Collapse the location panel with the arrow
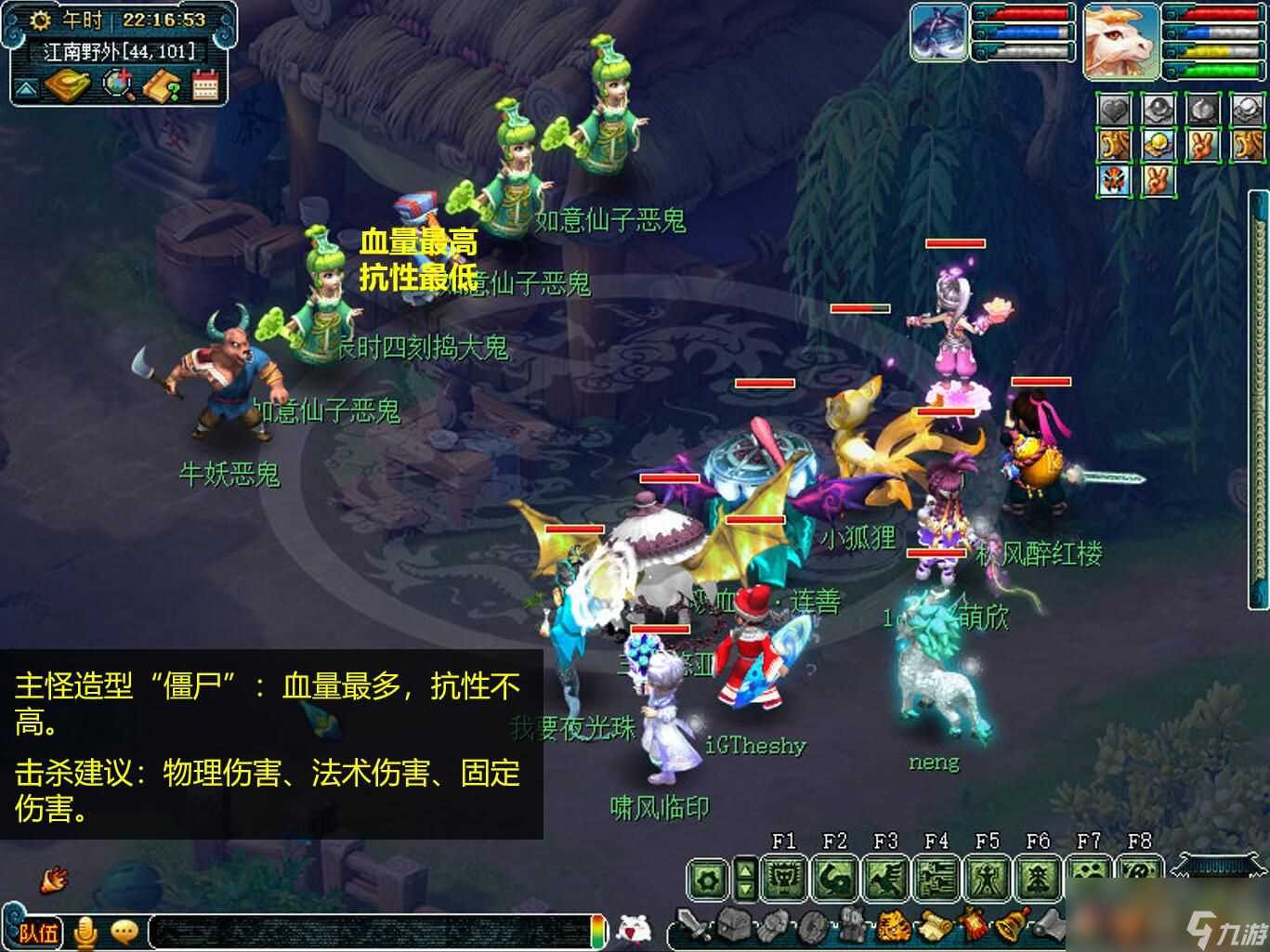The width and height of the screenshot is (1270, 952). click(x=25, y=87)
